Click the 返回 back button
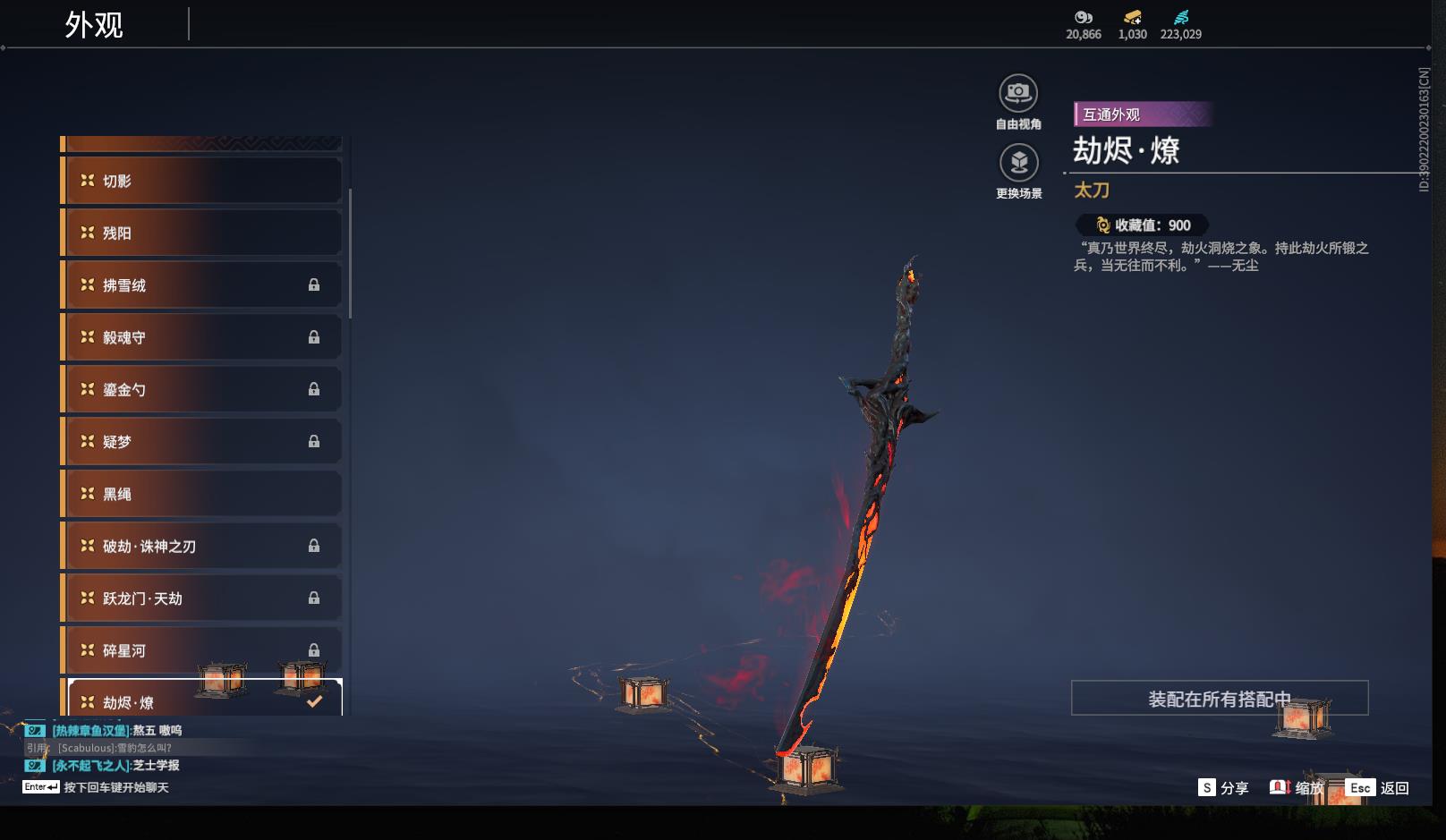The height and width of the screenshot is (840, 1446). coord(1378,788)
